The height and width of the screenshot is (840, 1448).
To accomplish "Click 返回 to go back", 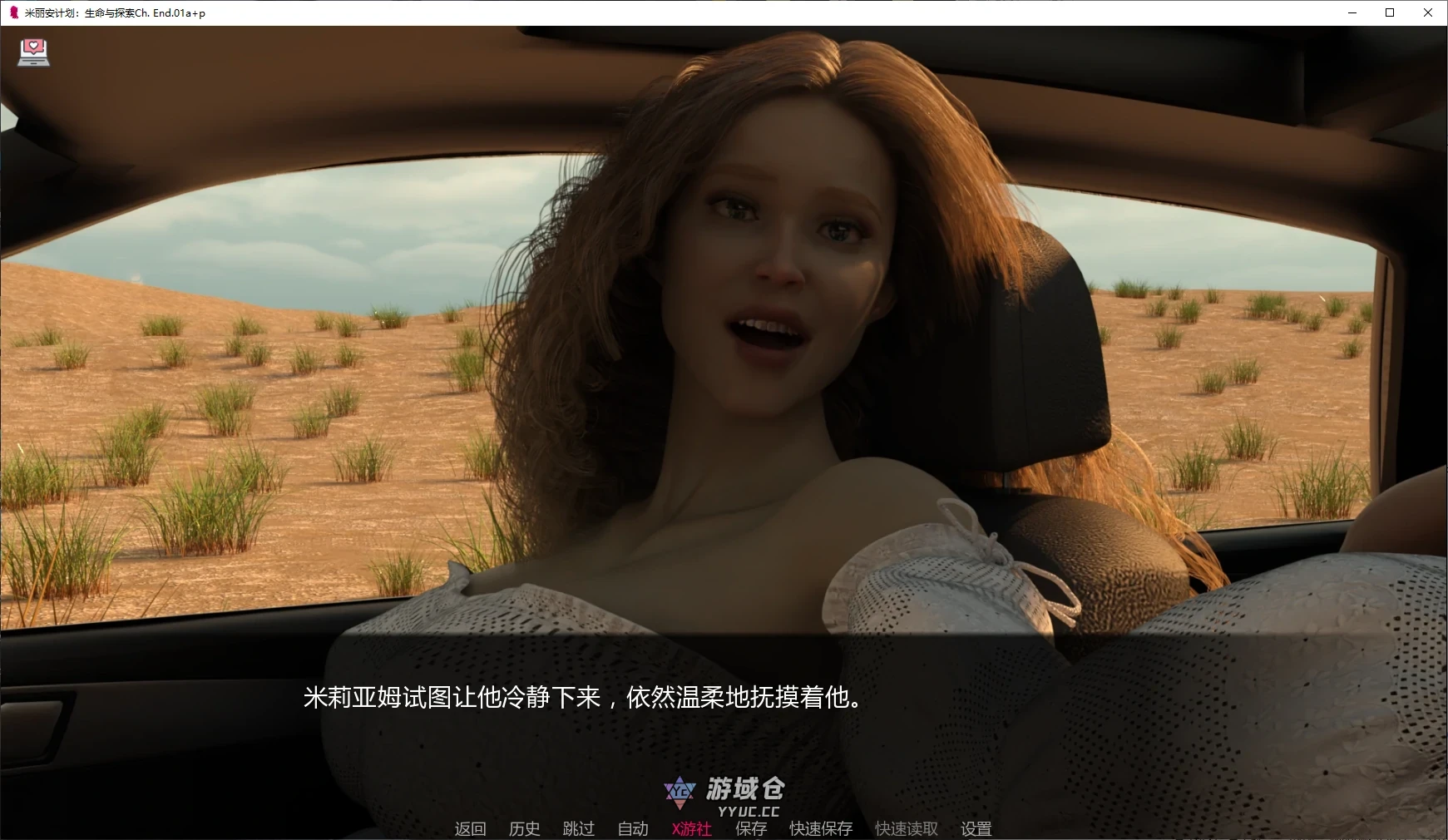I will point(470,828).
